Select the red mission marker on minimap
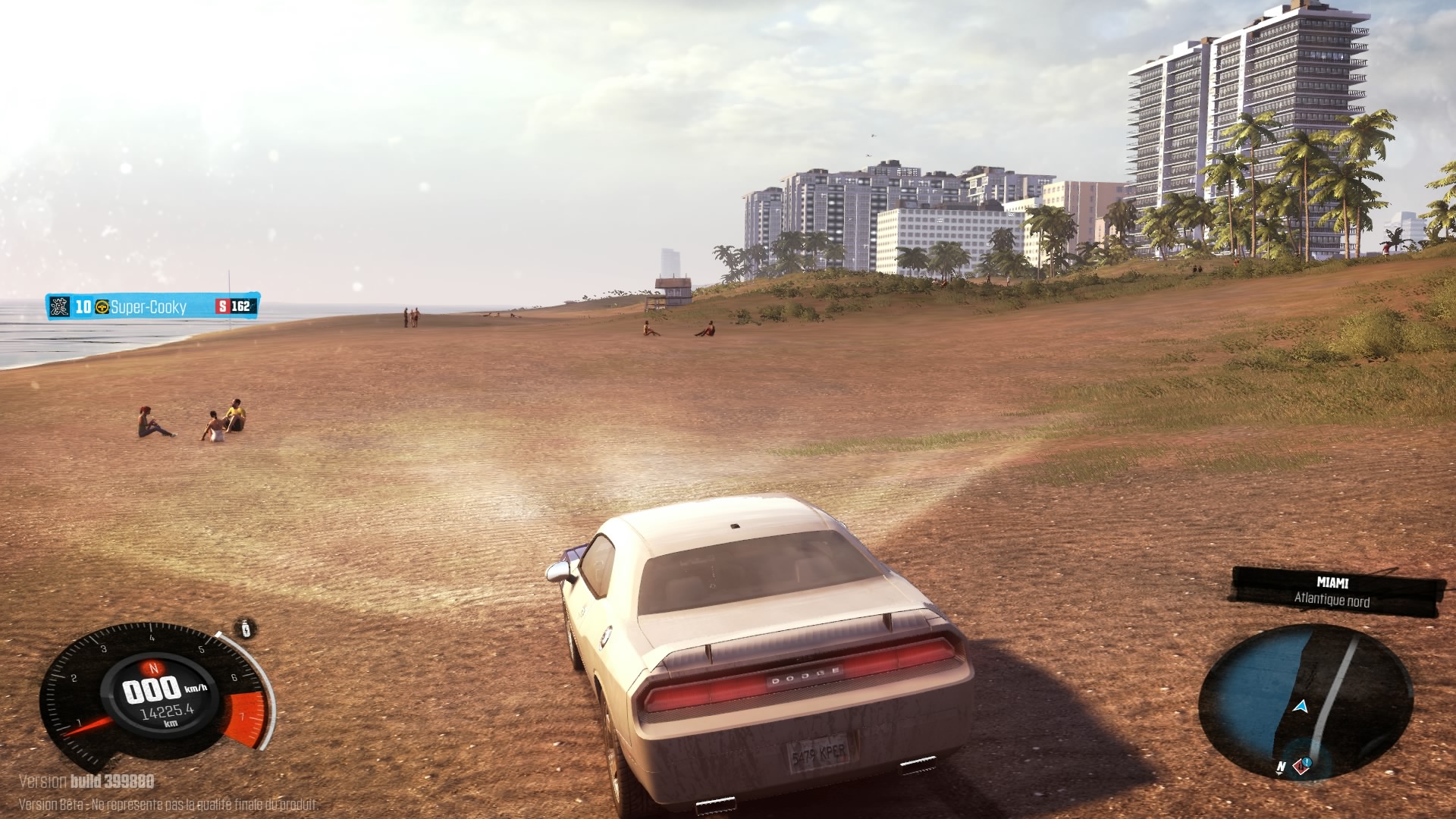Image resolution: width=1456 pixels, height=819 pixels. pyautogui.click(x=1301, y=764)
